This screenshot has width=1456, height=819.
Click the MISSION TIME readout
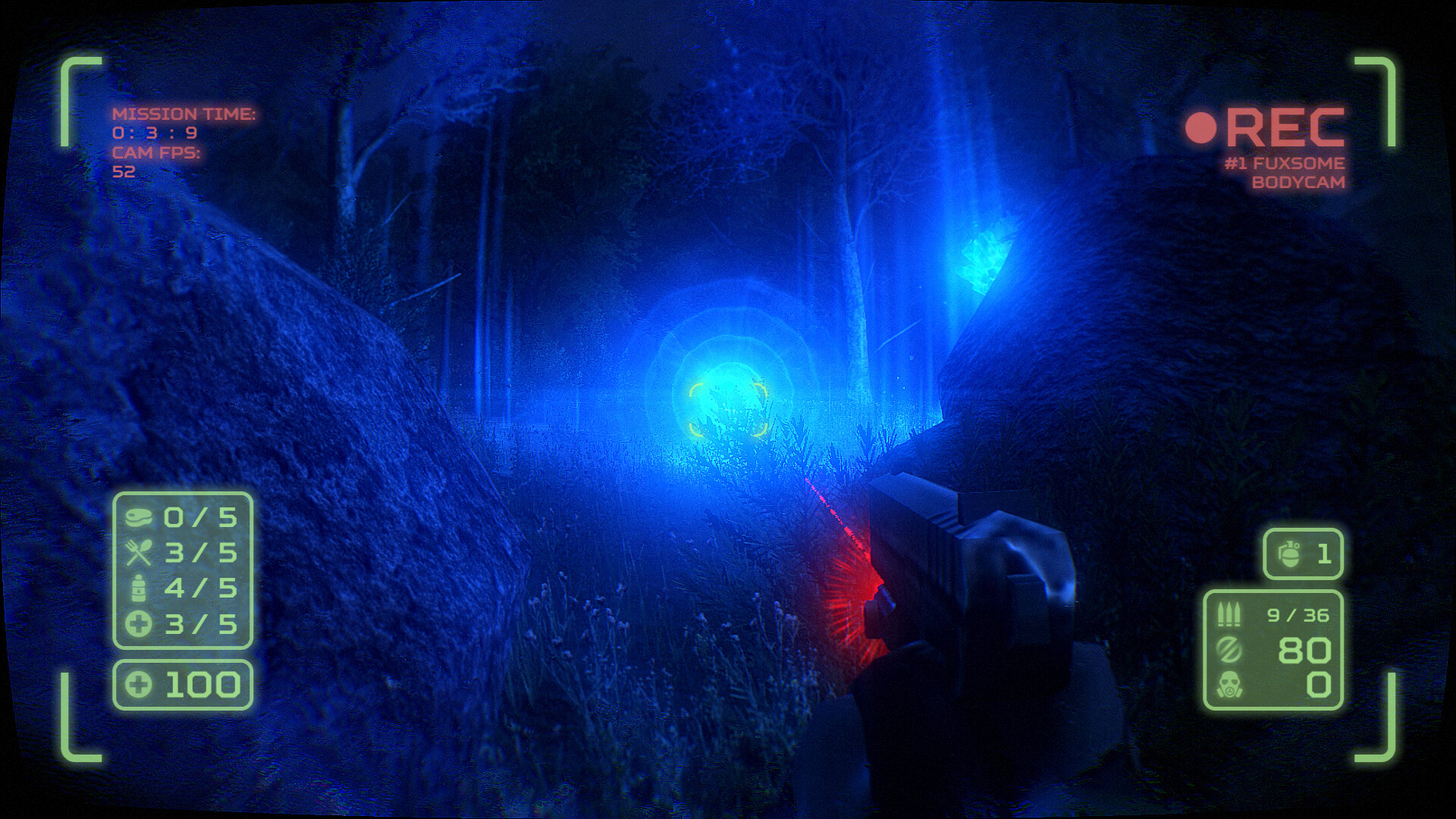[183, 114]
